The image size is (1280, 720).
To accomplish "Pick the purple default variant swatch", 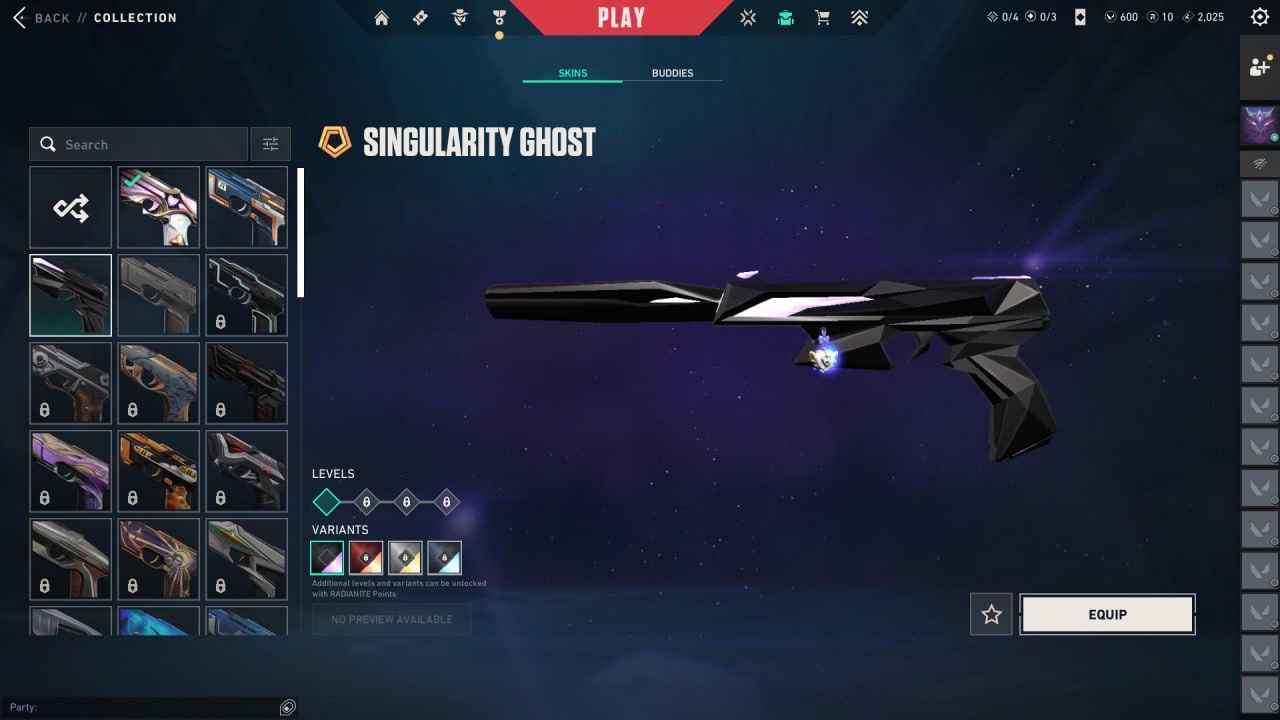I will pyautogui.click(x=327, y=557).
